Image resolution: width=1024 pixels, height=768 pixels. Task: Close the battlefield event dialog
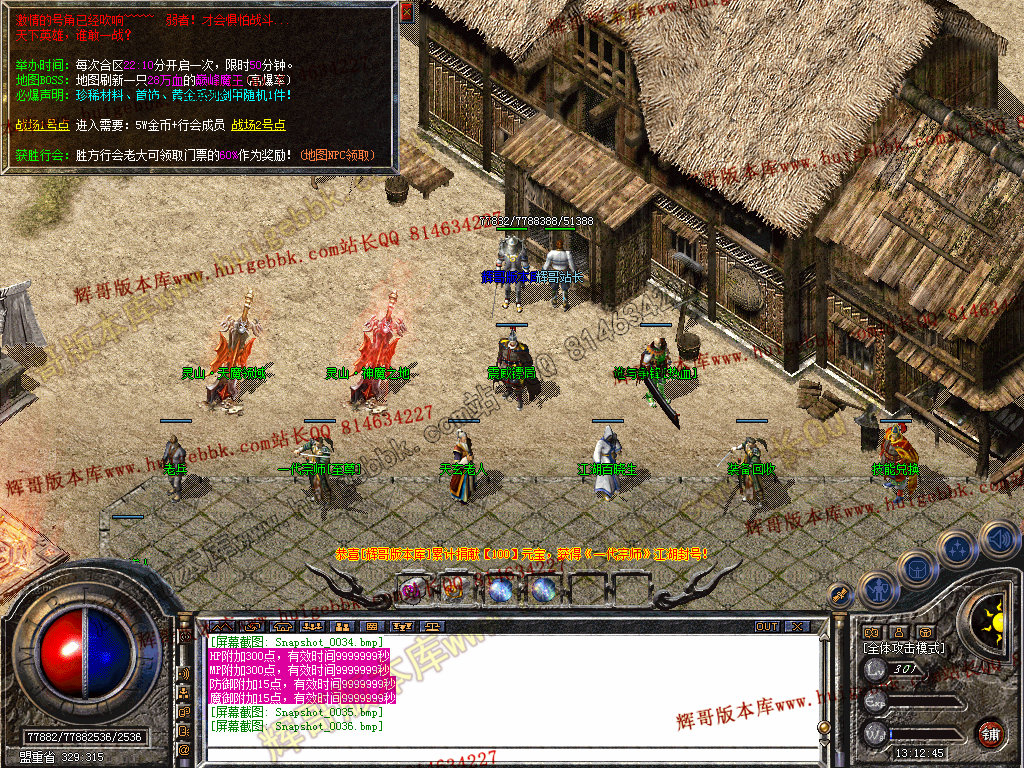pyautogui.click(x=406, y=12)
